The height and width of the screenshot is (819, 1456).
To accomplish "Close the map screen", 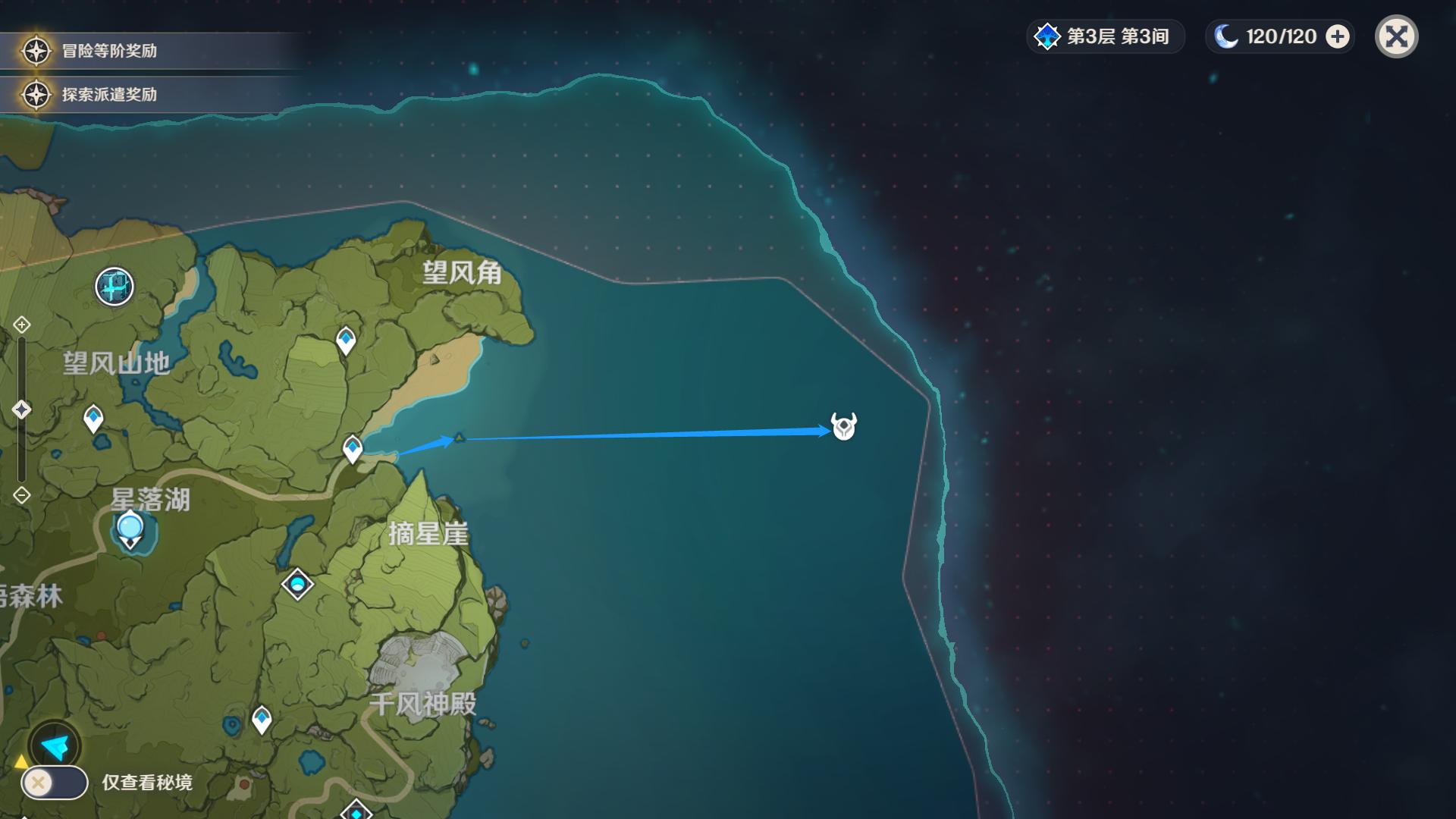I will (1396, 36).
